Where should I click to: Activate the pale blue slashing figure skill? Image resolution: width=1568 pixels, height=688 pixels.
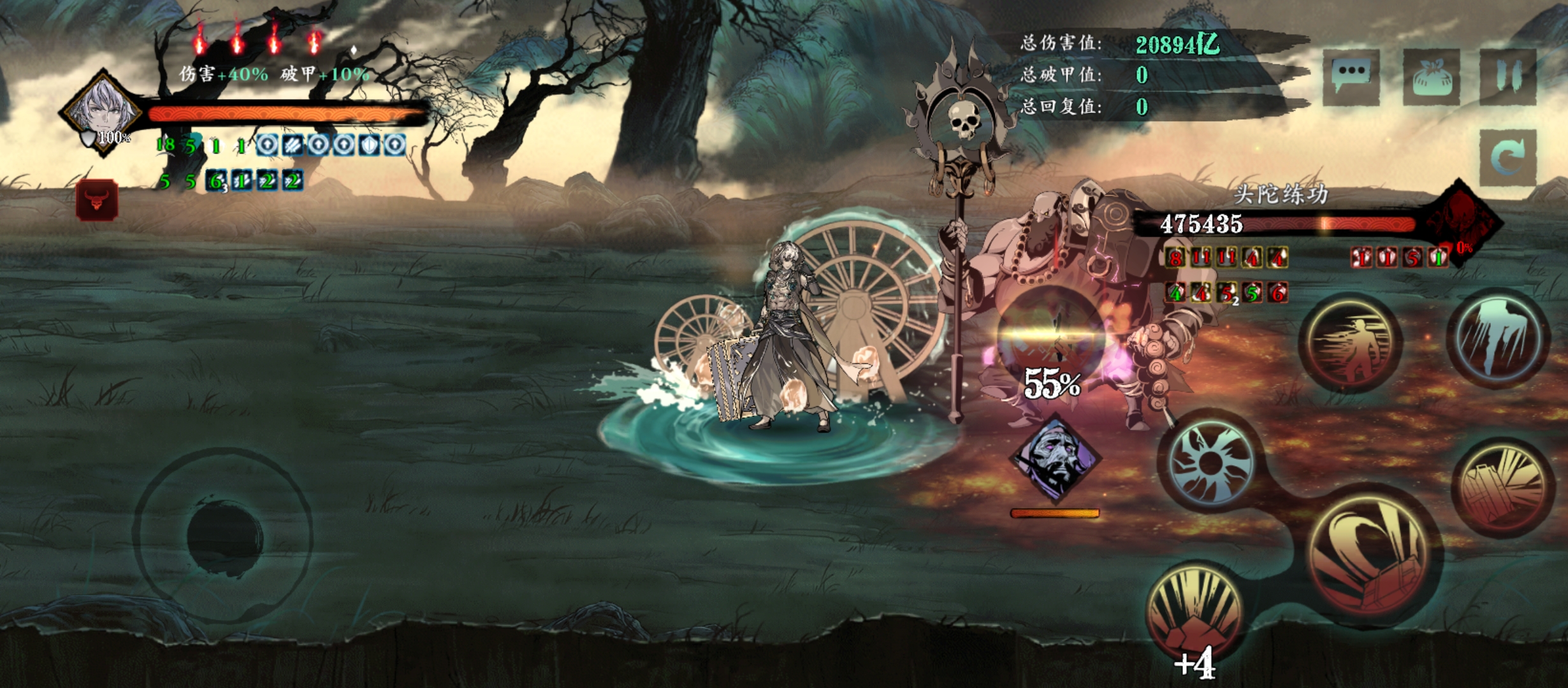(x=1499, y=338)
